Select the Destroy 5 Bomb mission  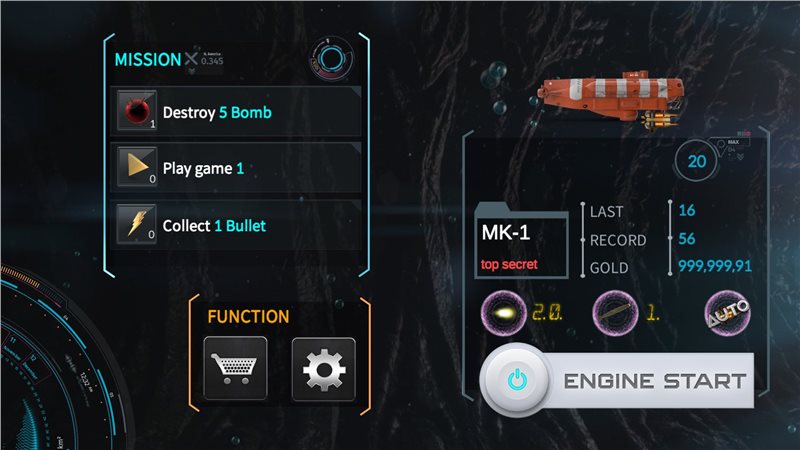pos(236,112)
